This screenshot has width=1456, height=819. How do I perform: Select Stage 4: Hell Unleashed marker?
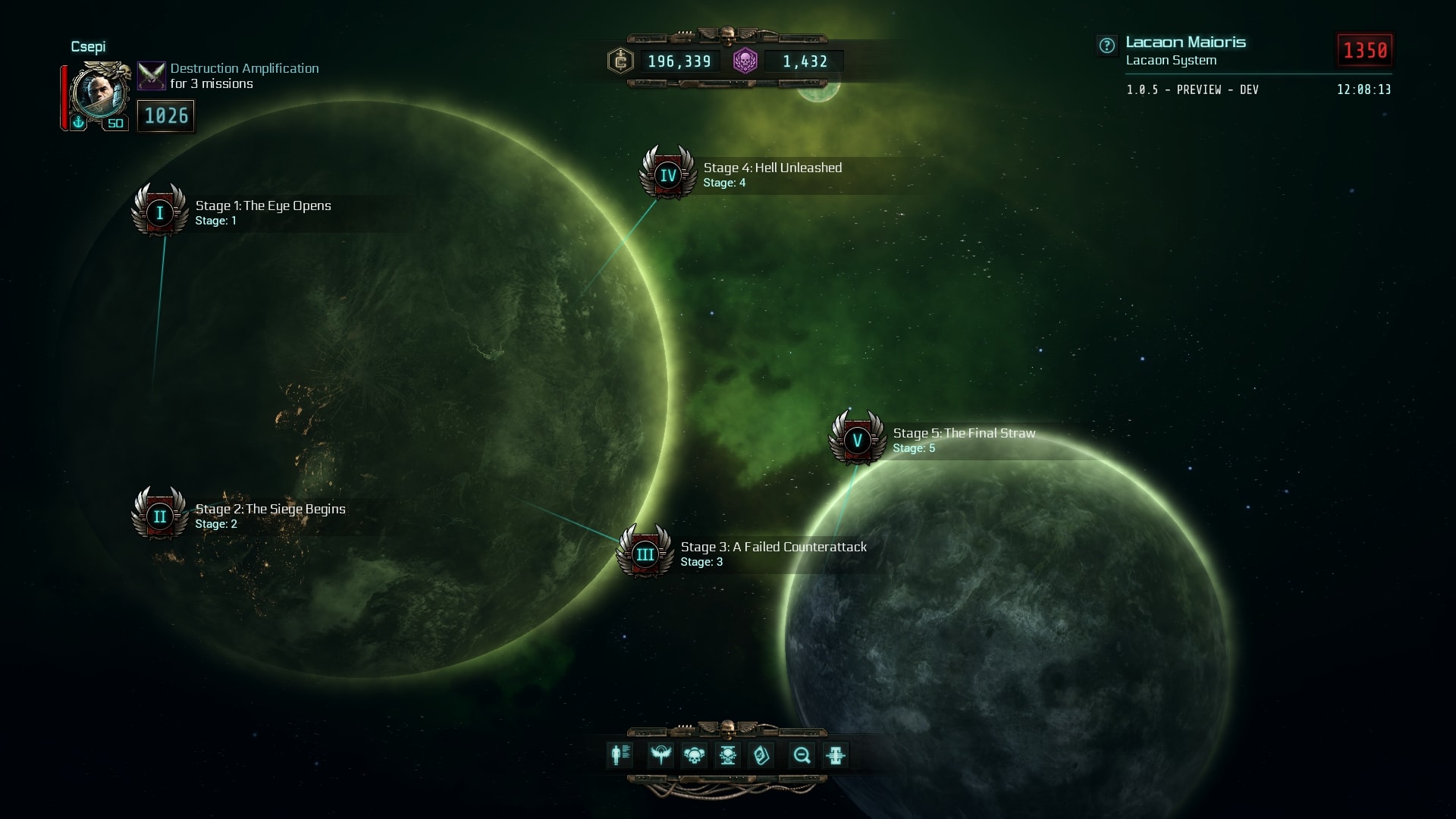(x=667, y=174)
